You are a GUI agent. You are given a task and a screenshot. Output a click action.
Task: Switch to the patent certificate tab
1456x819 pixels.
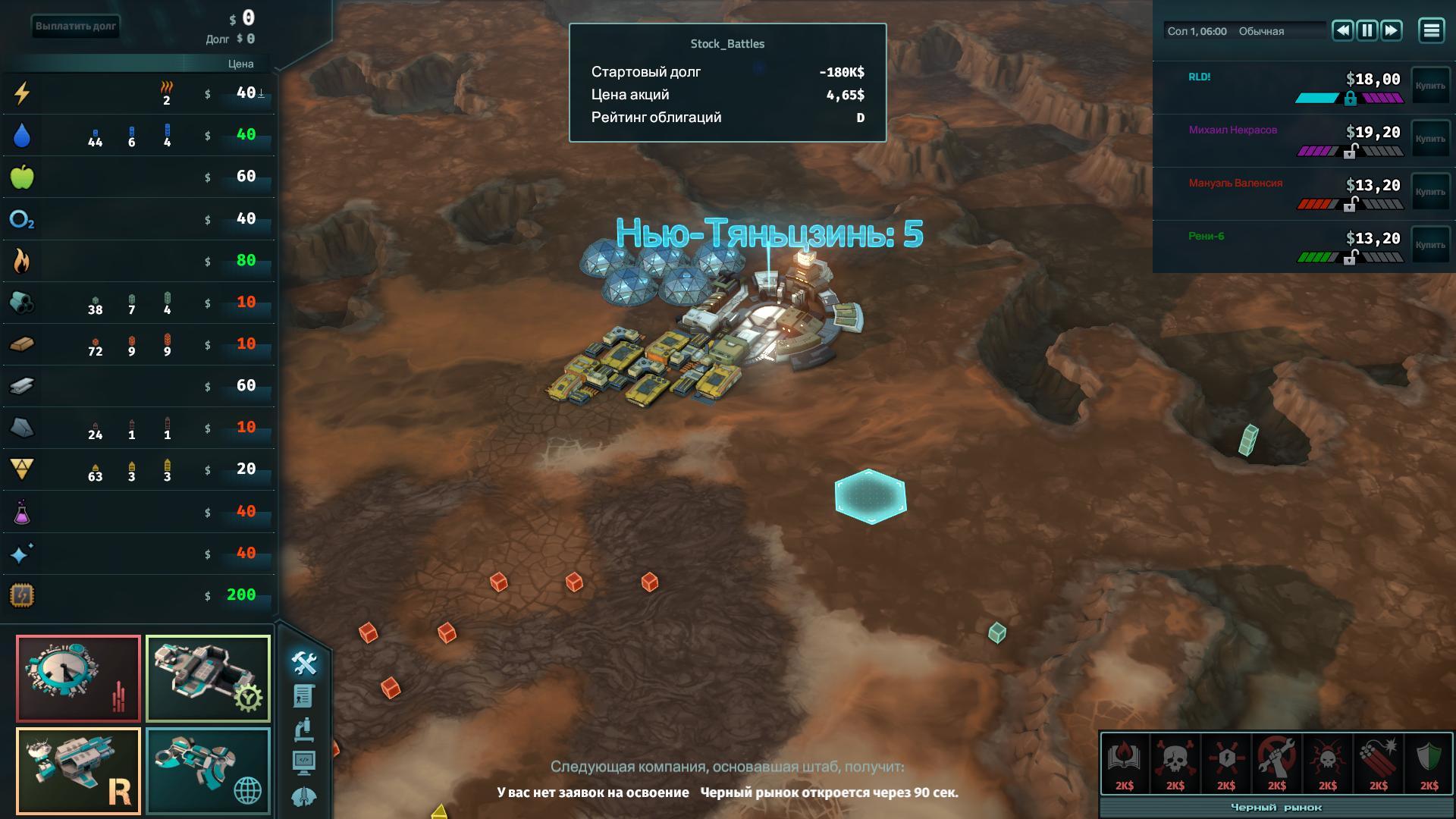tap(303, 696)
